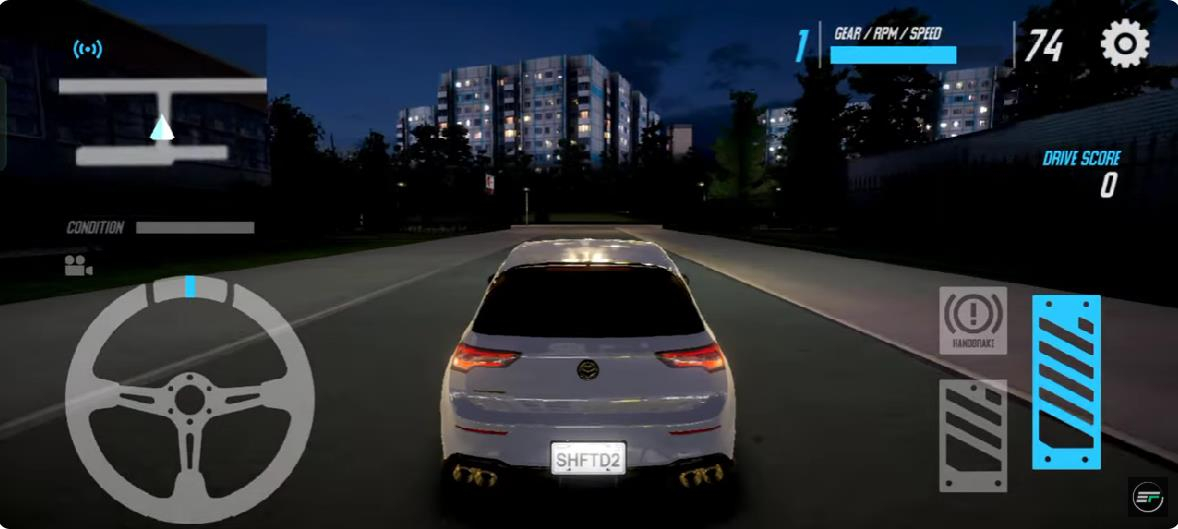The width and height of the screenshot is (1178, 529).
Task: Open the settings gear menu
Action: [x=1125, y=45]
